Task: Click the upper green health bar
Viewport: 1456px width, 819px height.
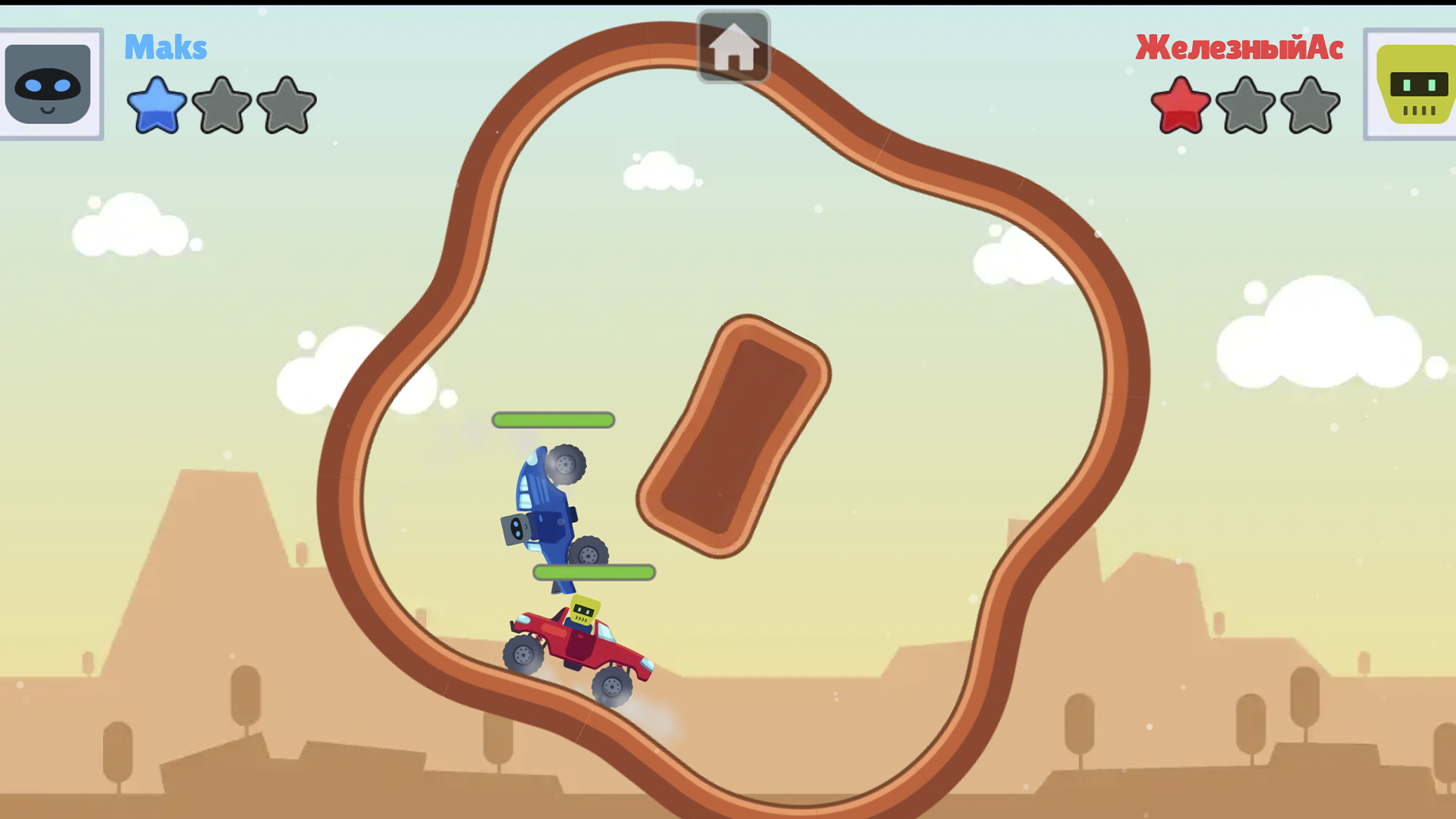Action: click(x=553, y=419)
